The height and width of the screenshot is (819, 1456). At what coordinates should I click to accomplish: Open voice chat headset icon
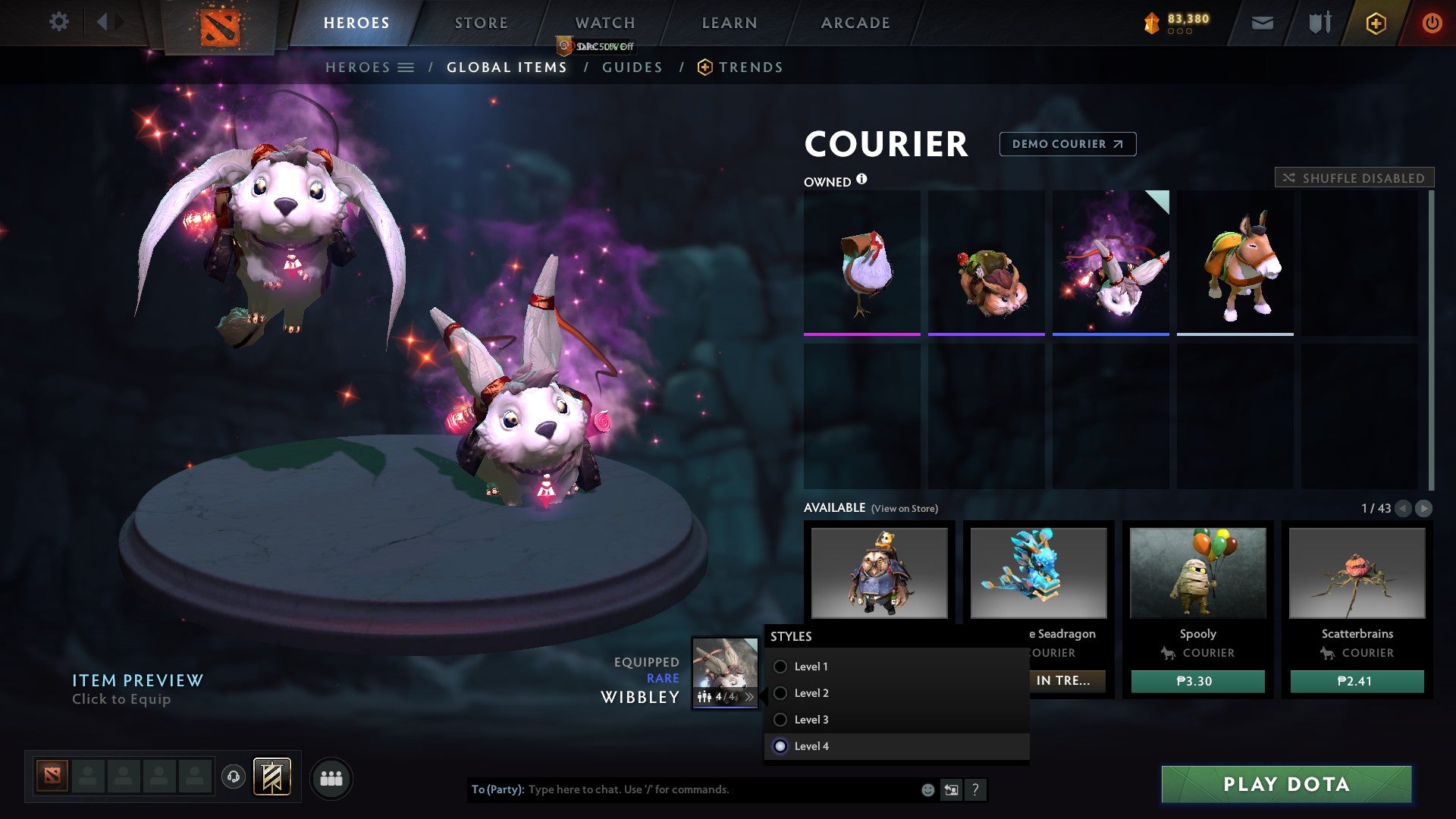click(x=234, y=777)
